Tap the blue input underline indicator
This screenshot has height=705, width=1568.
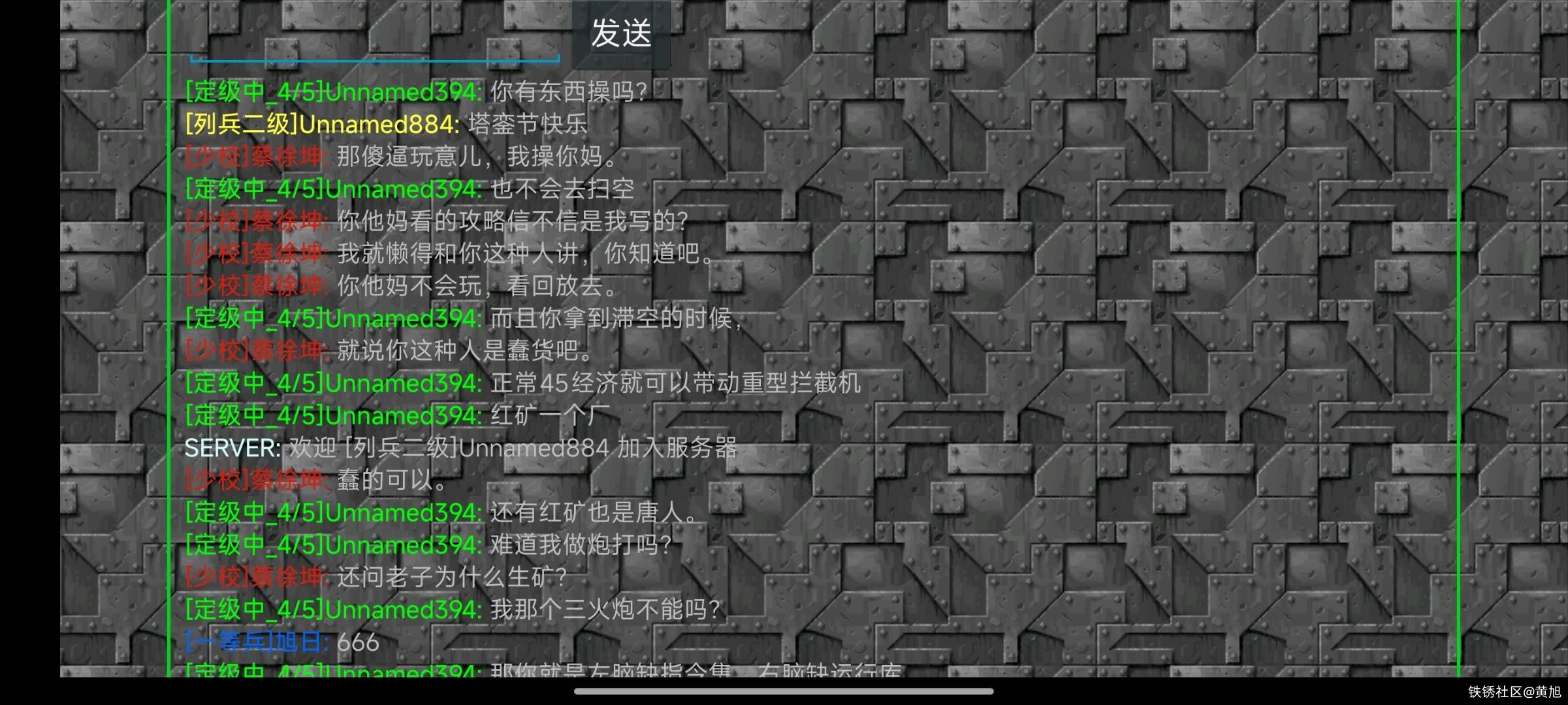point(376,60)
